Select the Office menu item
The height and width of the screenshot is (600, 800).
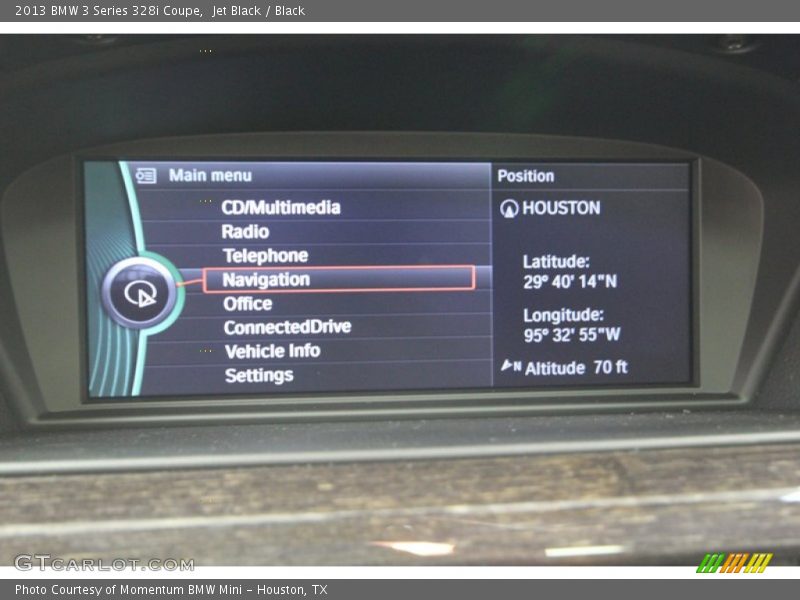(x=247, y=303)
